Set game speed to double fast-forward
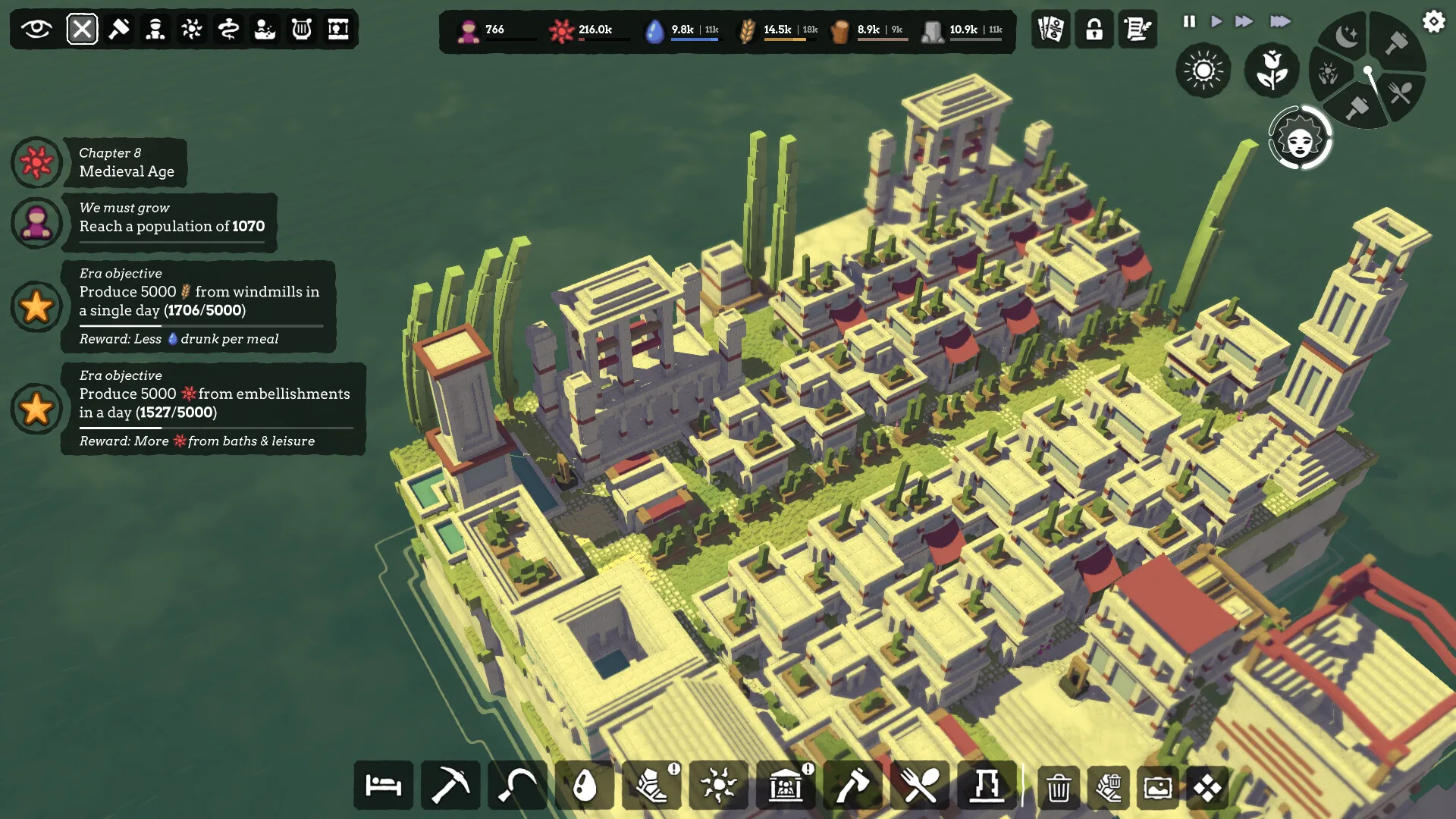This screenshot has height=819, width=1456. point(1244,21)
